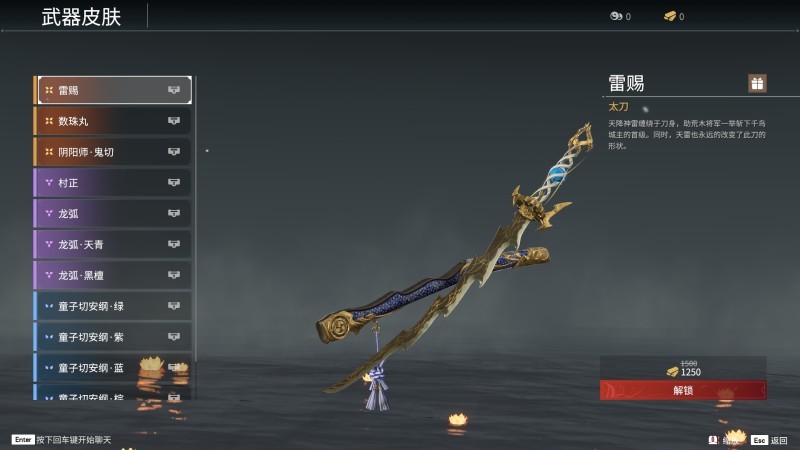Click the silver coin currency counter

coord(620,17)
